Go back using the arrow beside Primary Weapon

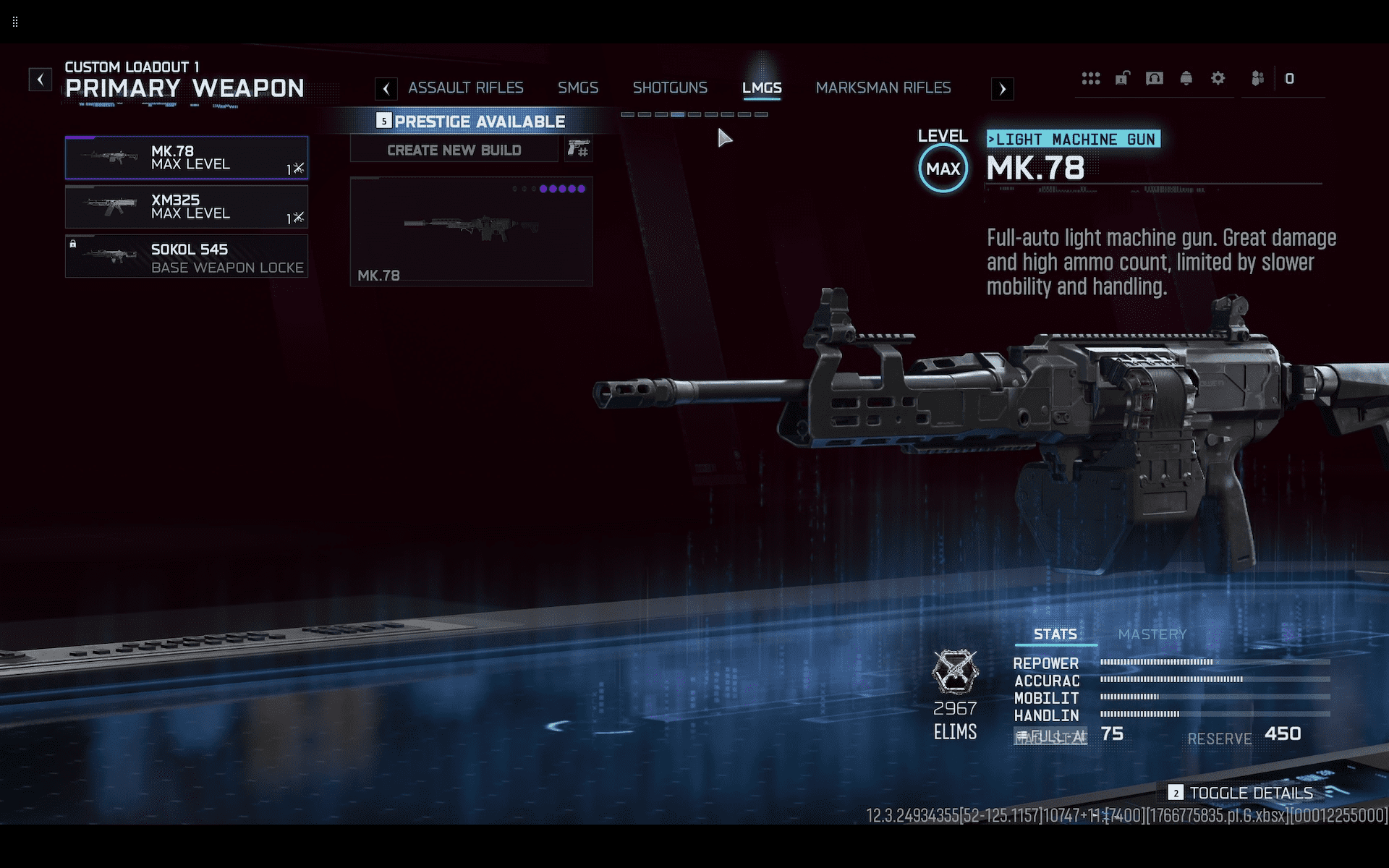coord(41,80)
